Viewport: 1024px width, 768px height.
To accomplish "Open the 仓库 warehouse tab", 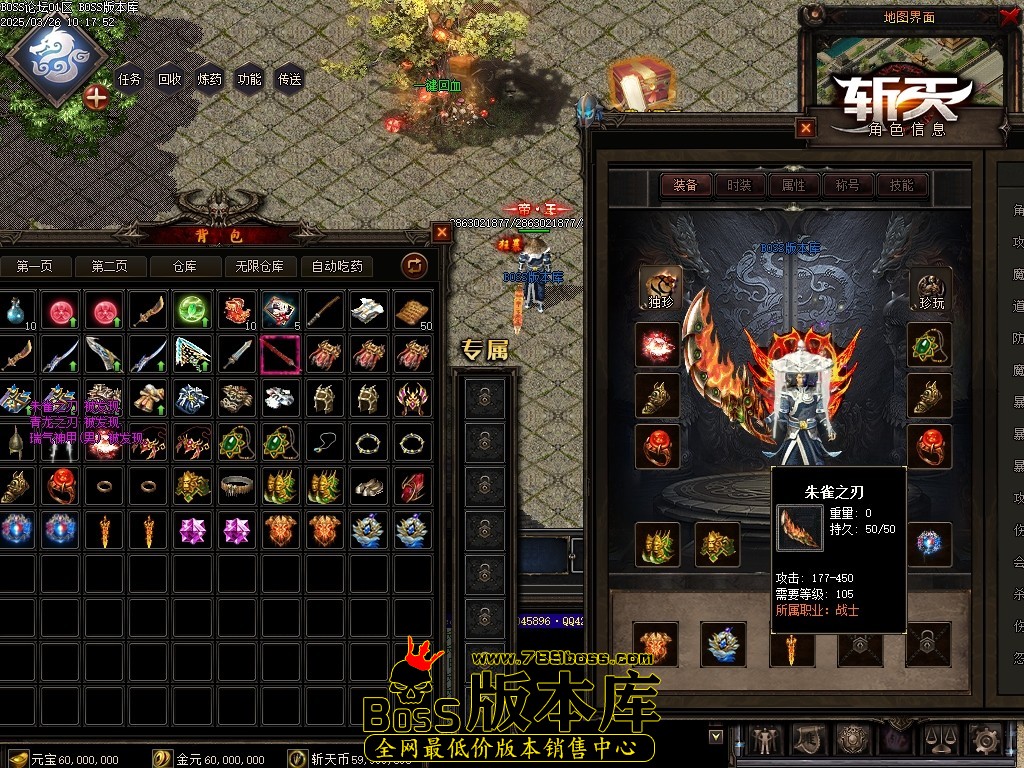I will [185, 266].
